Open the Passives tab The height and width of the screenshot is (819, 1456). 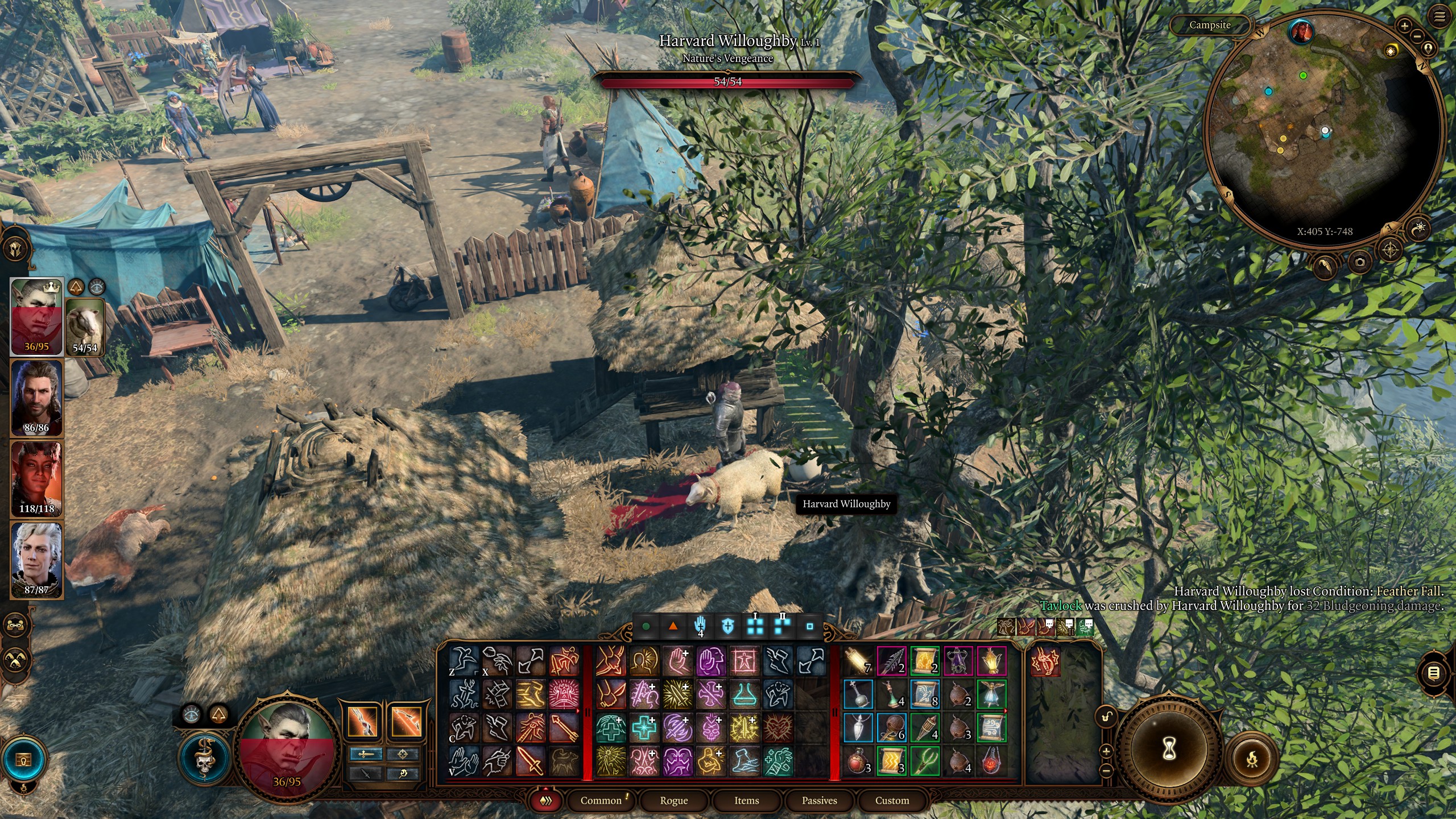(x=821, y=800)
